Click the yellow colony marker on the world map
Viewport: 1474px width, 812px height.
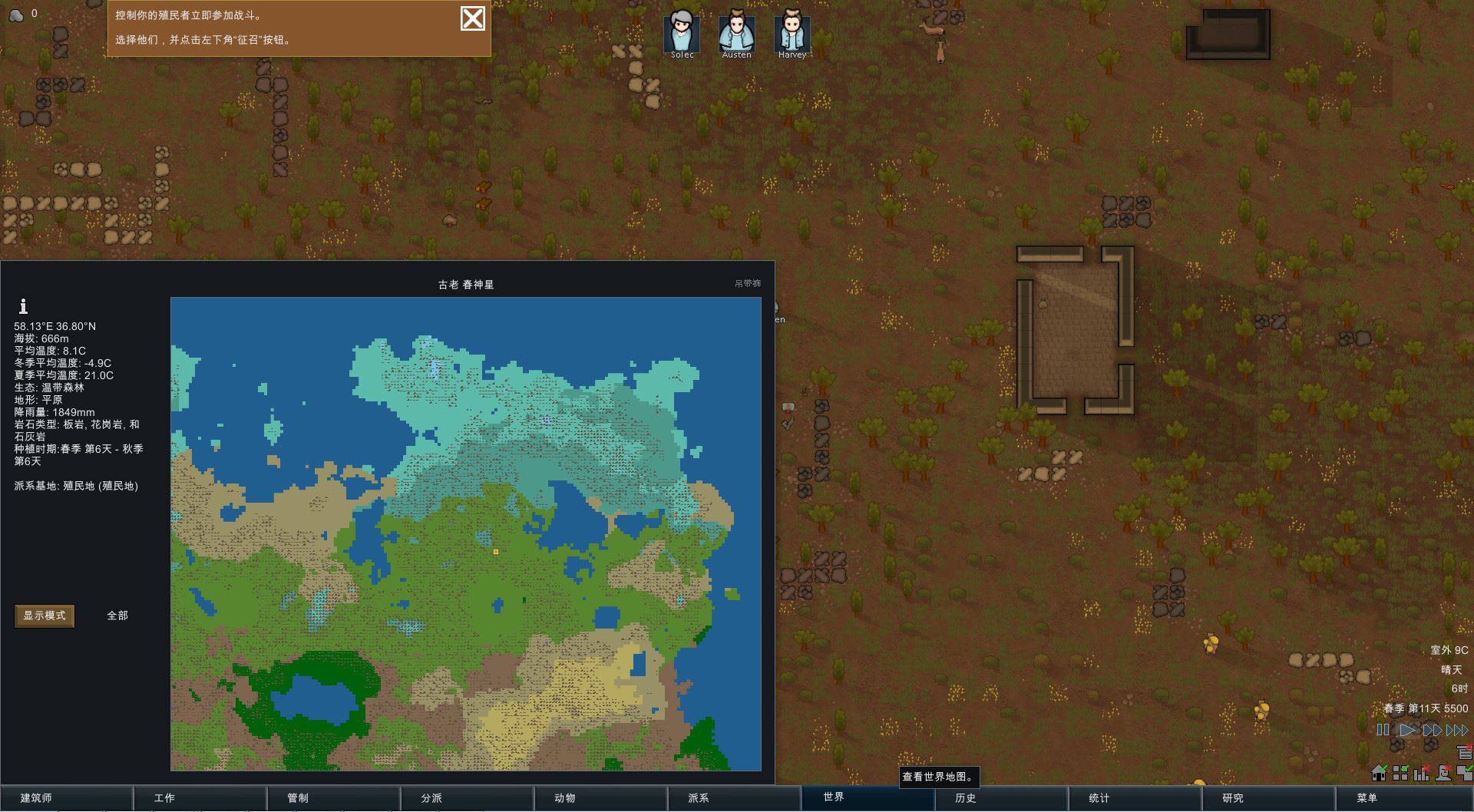click(x=495, y=551)
